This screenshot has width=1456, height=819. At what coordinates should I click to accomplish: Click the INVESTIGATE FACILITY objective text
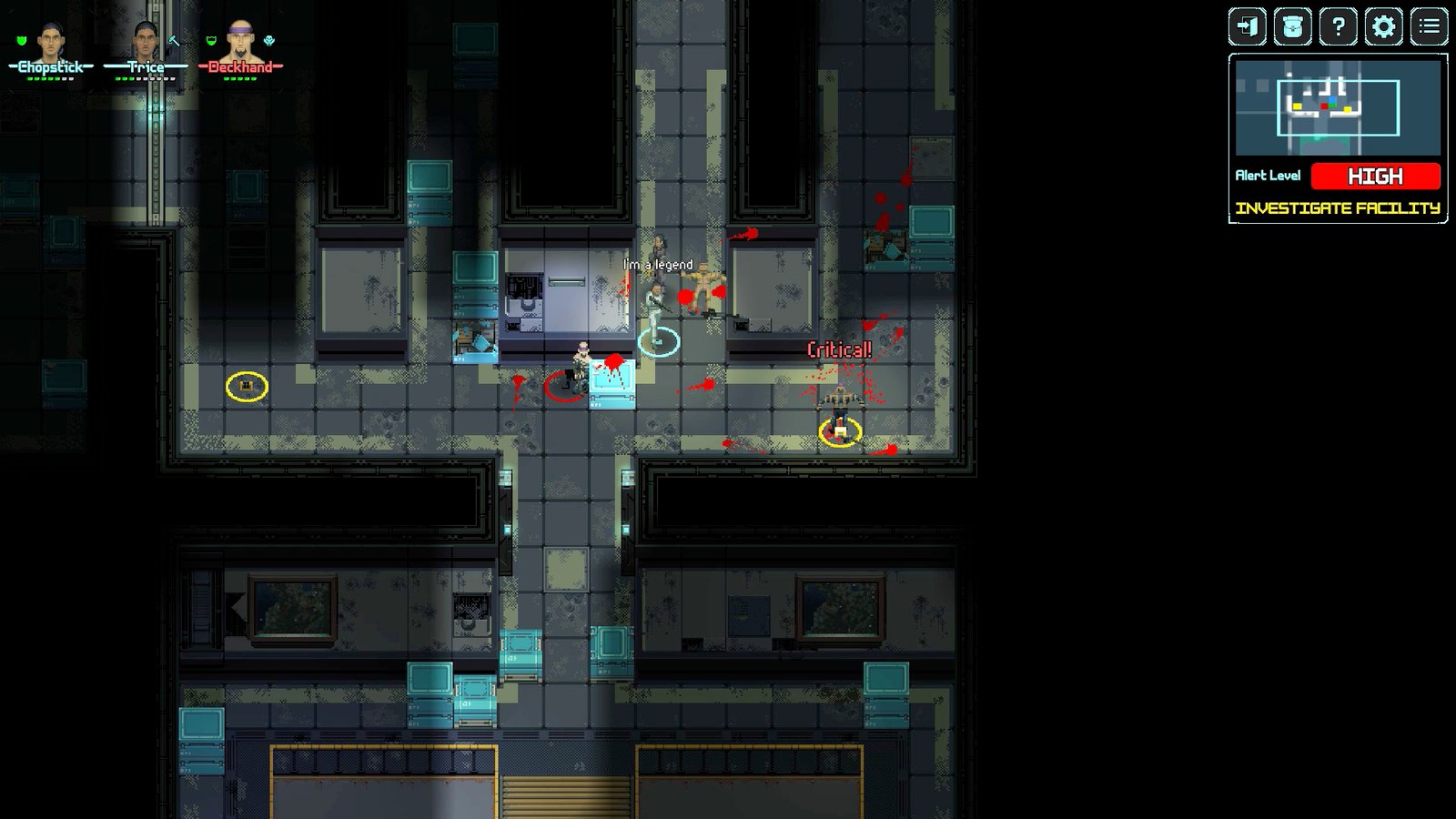pos(1338,207)
